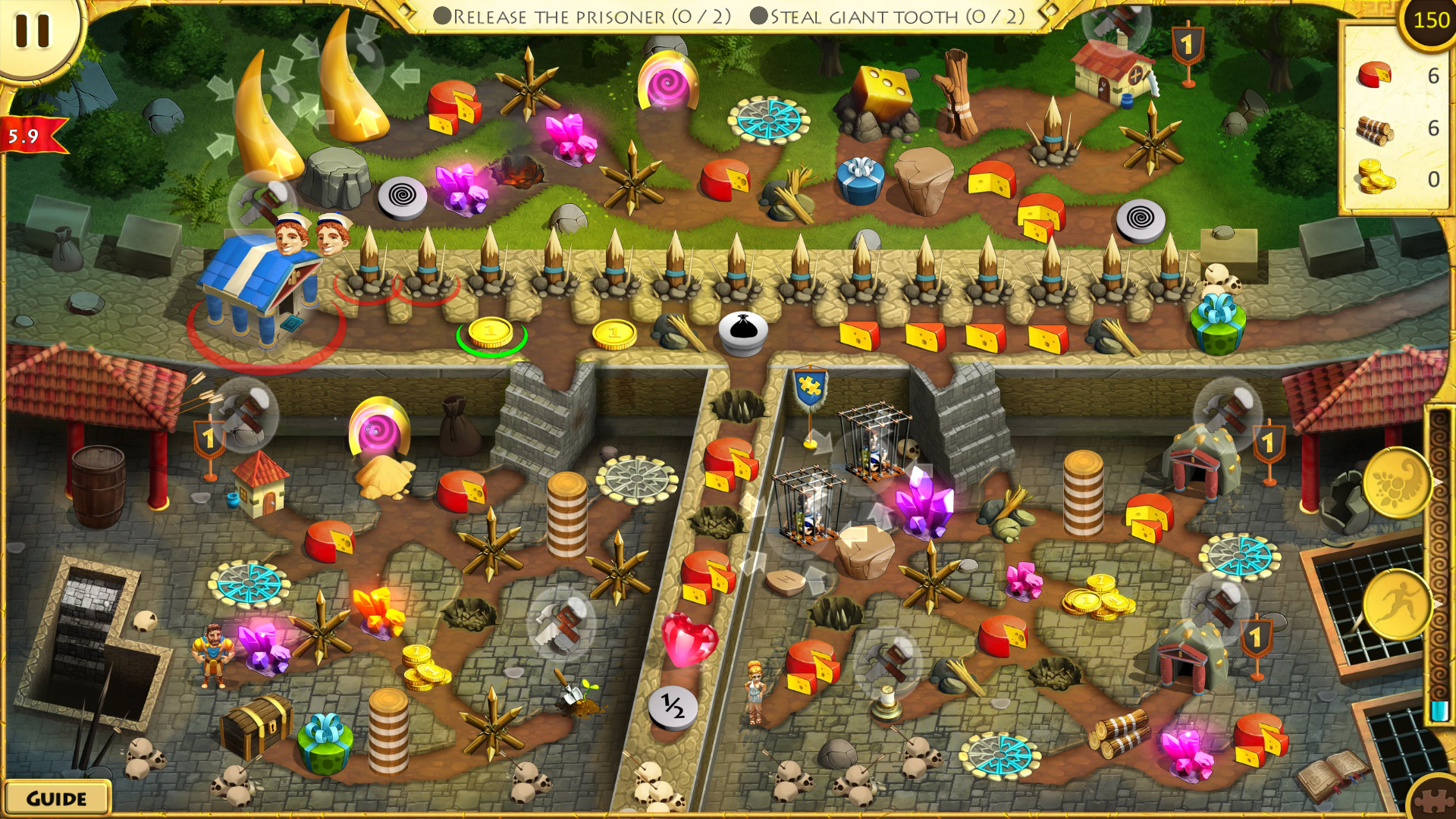This screenshot has height=819, width=1456.
Task: Open the Guide
Action: 55,797
